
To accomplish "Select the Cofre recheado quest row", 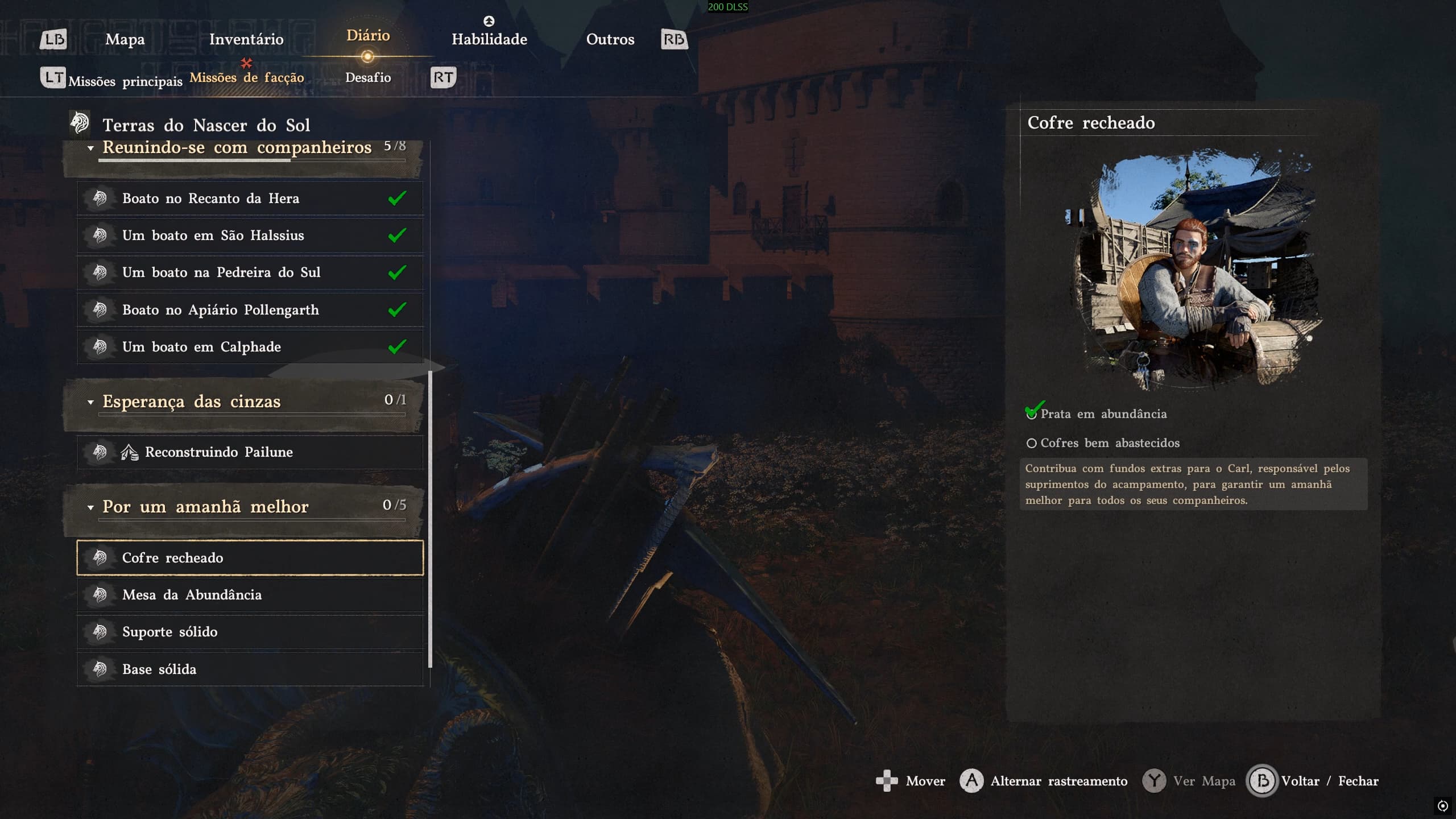I will [250, 558].
